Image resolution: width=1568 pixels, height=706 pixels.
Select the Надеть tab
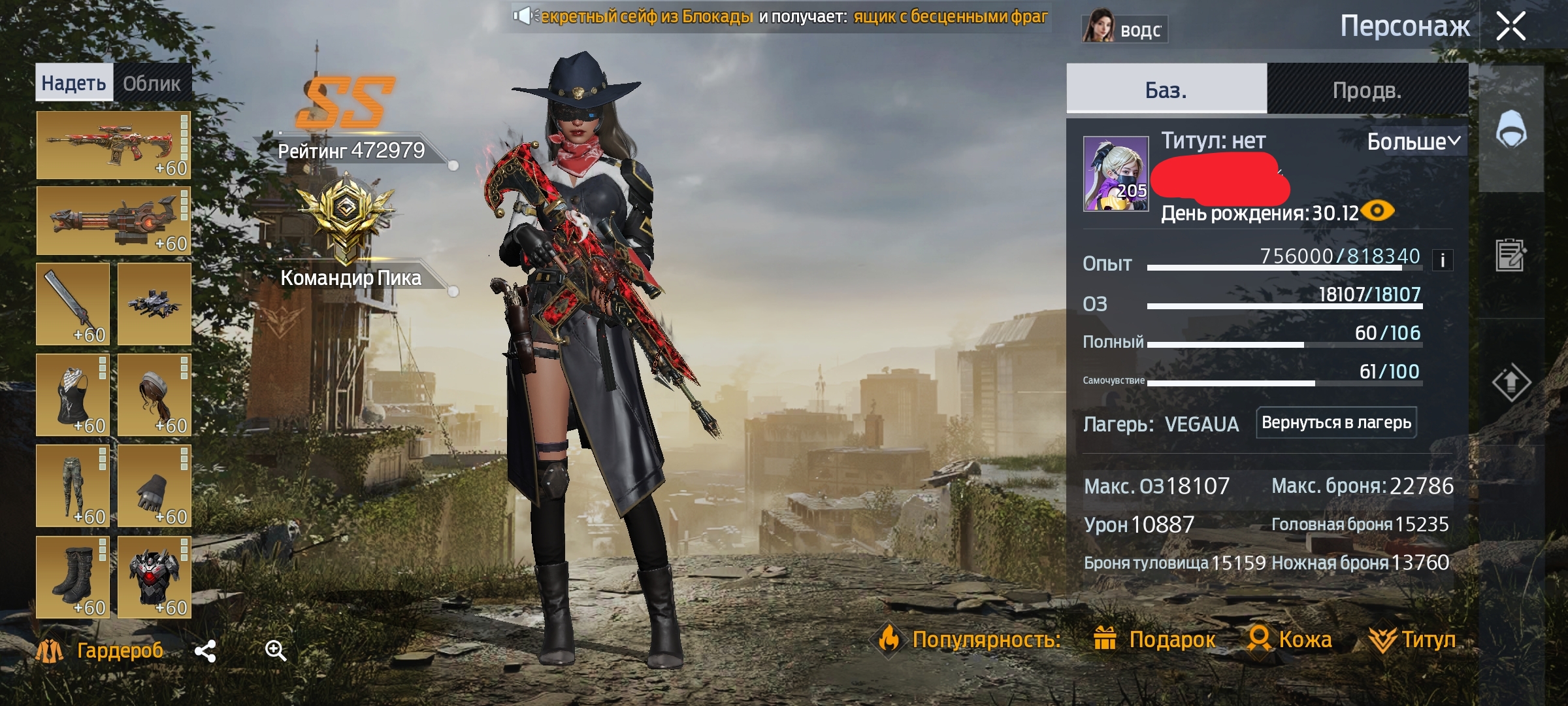74,83
